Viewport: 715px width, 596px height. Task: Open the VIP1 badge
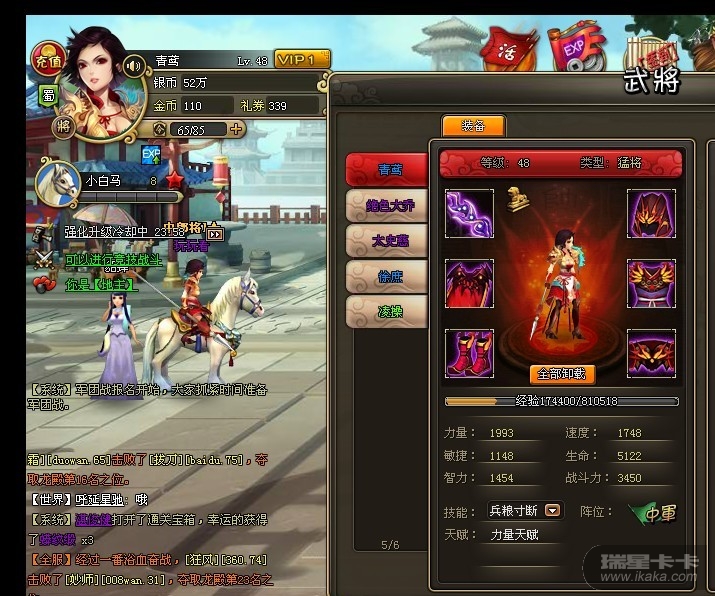(x=301, y=60)
